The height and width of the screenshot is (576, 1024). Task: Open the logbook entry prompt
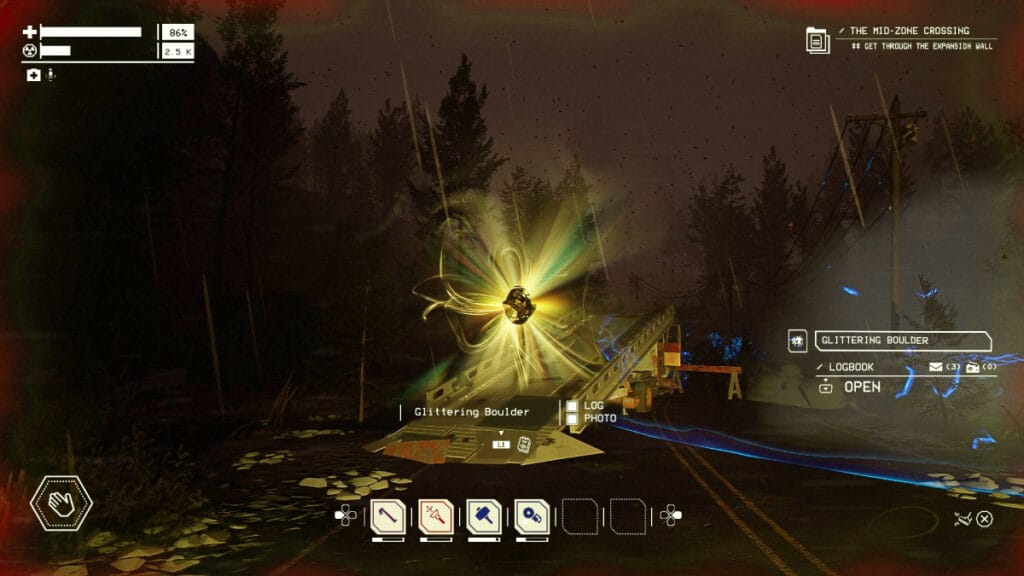[850, 387]
